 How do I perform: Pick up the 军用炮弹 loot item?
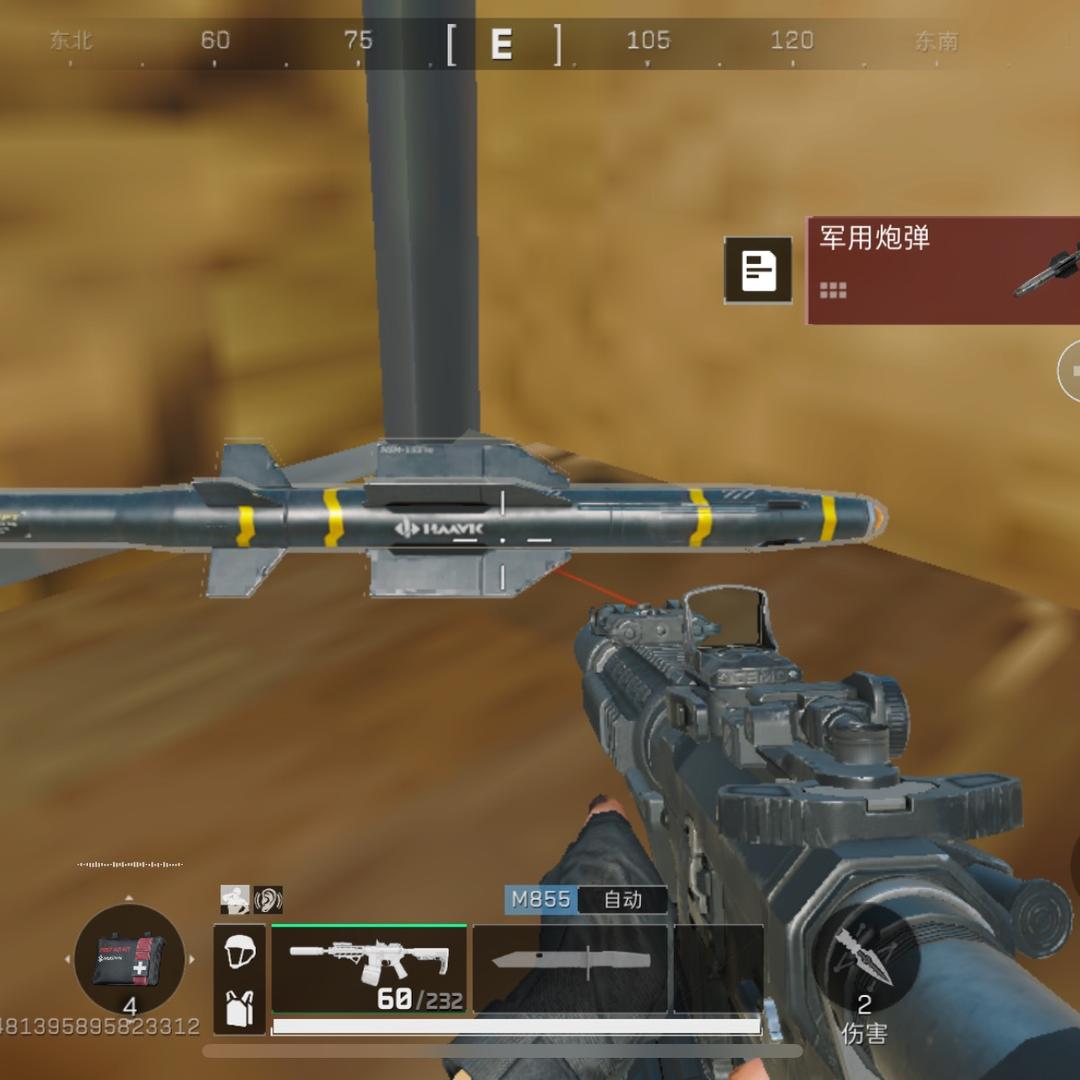pos(942,270)
